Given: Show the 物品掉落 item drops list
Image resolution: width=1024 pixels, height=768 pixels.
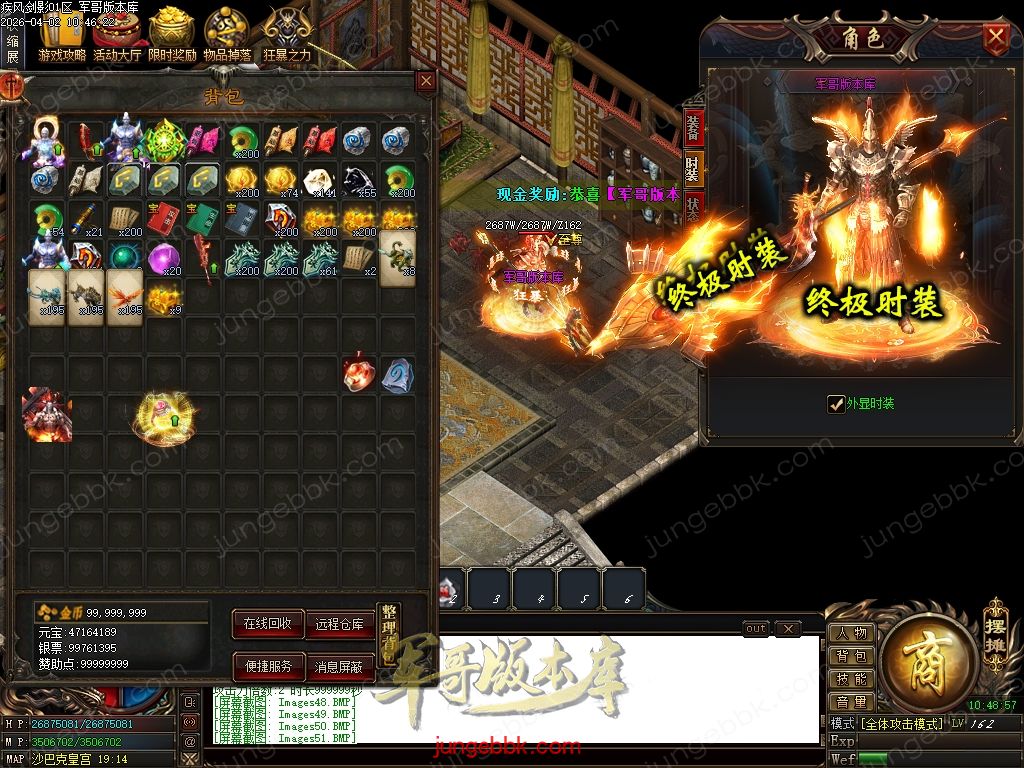Looking at the screenshot, I should point(227,38).
